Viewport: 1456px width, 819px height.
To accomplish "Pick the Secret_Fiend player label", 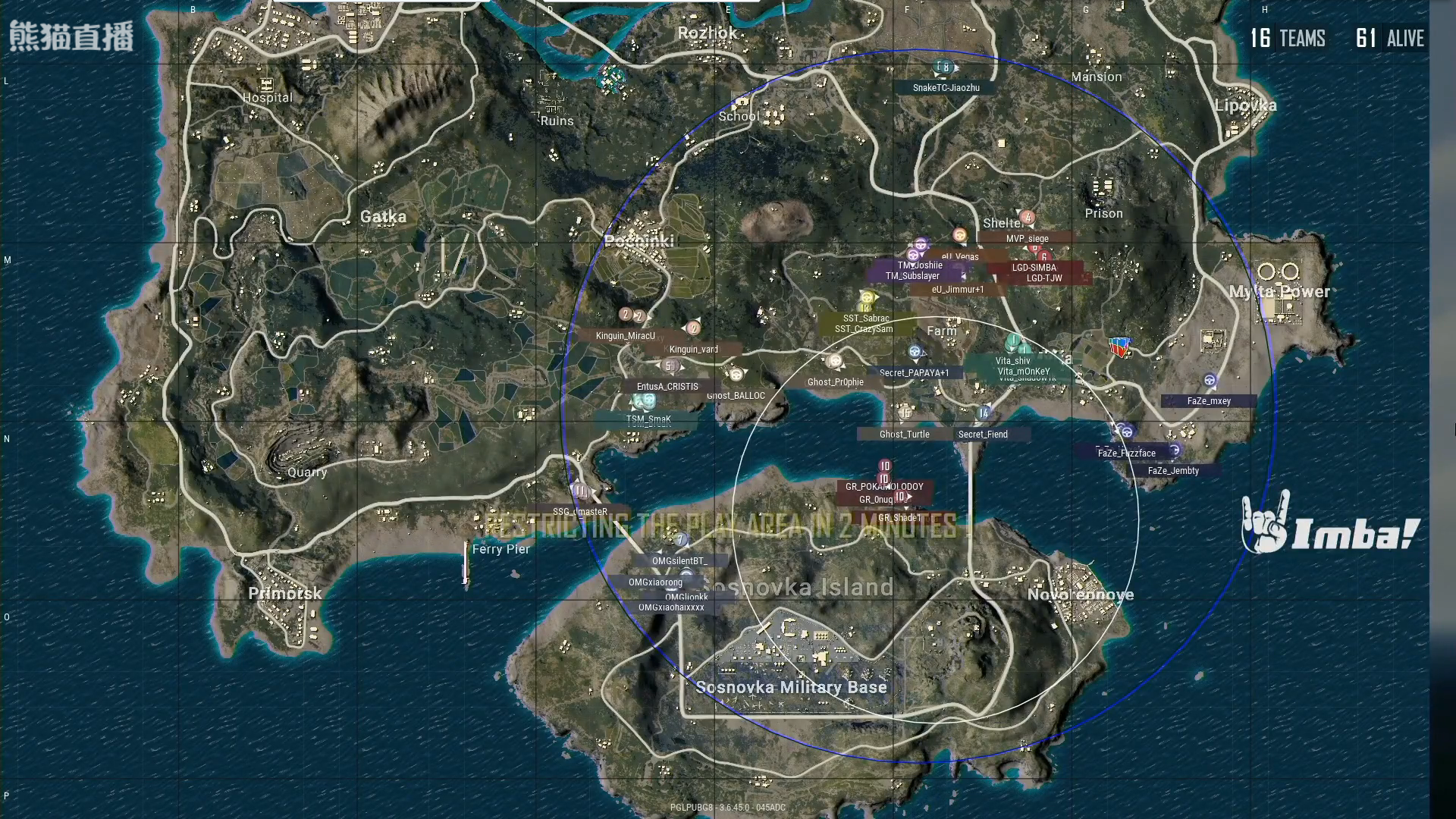I will (x=983, y=435).
